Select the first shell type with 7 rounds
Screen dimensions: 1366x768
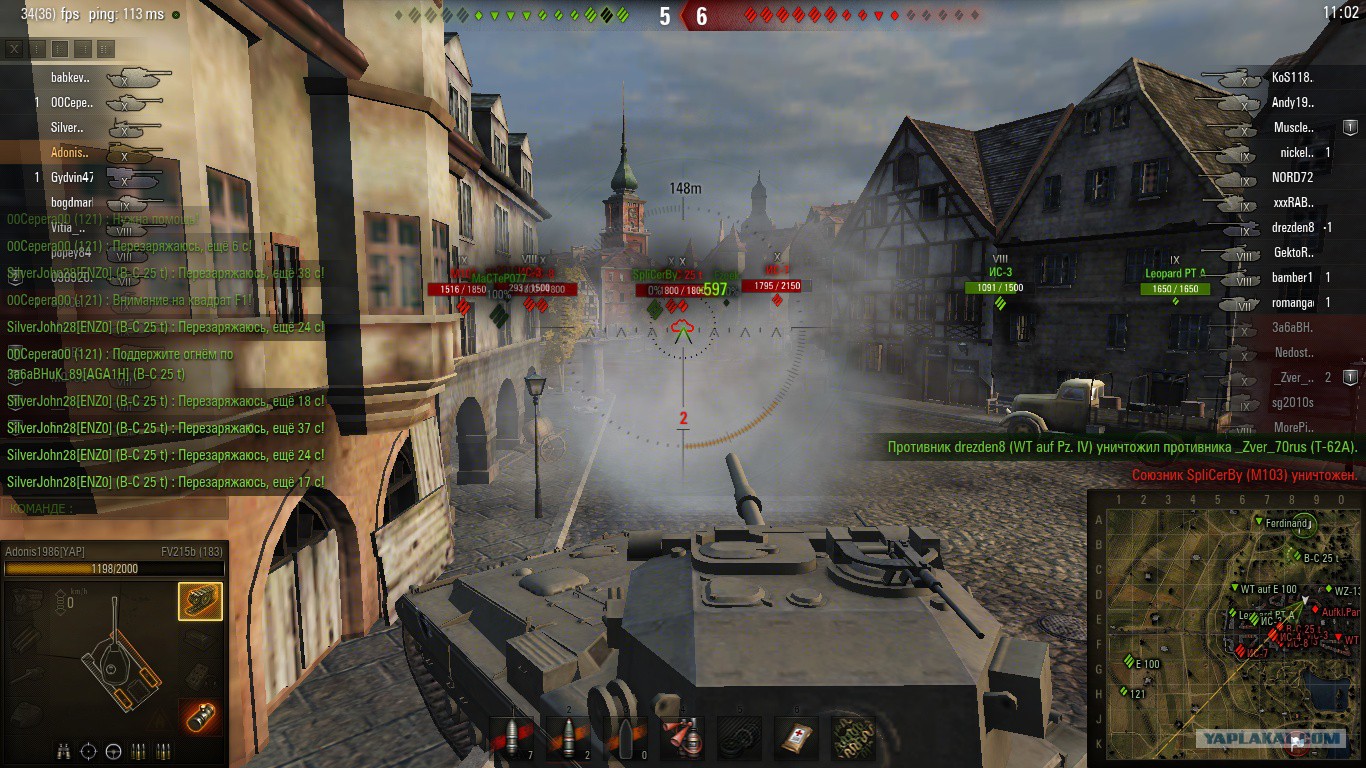click(511, 738)
